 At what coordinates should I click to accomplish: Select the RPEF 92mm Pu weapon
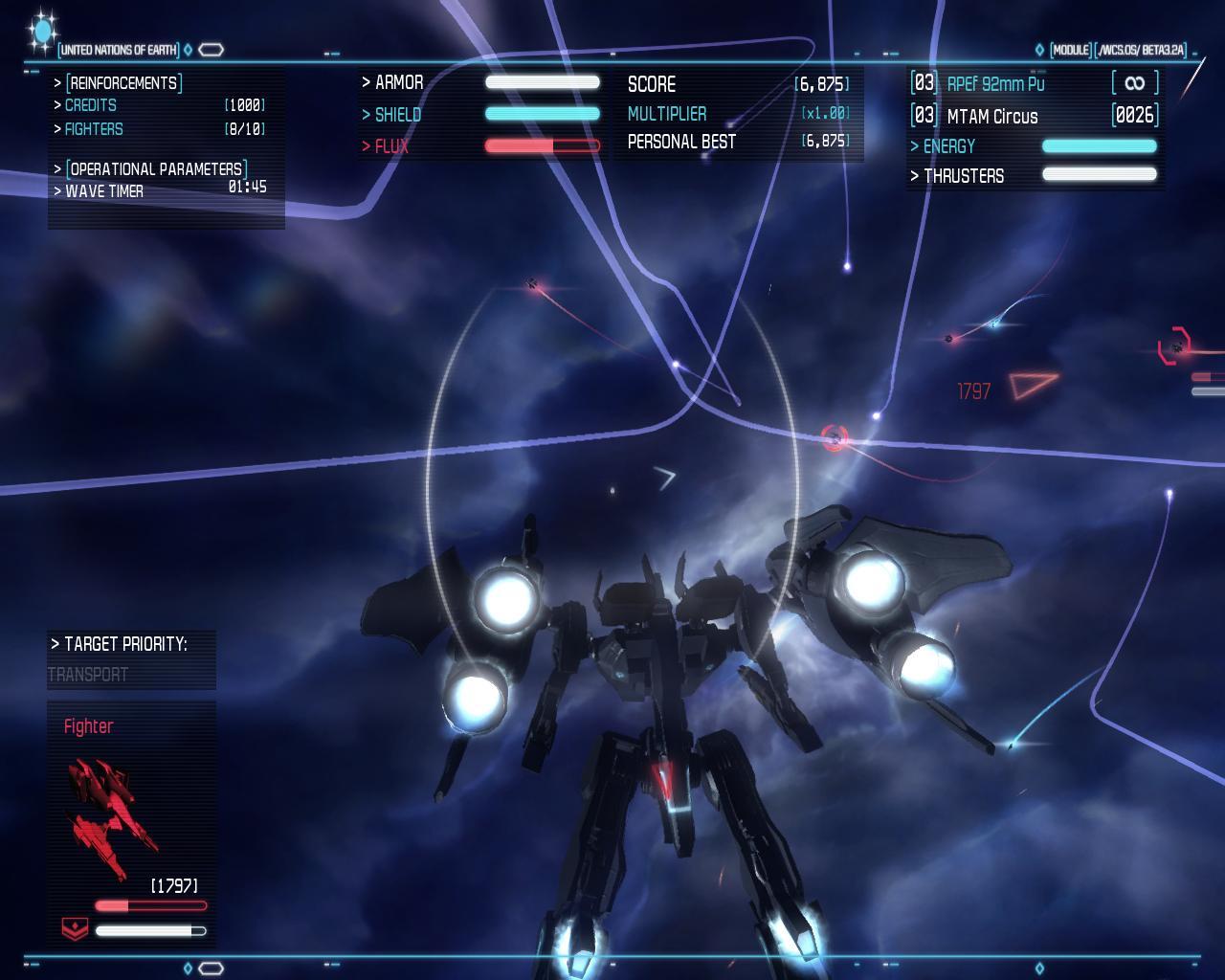pos(995,84)
